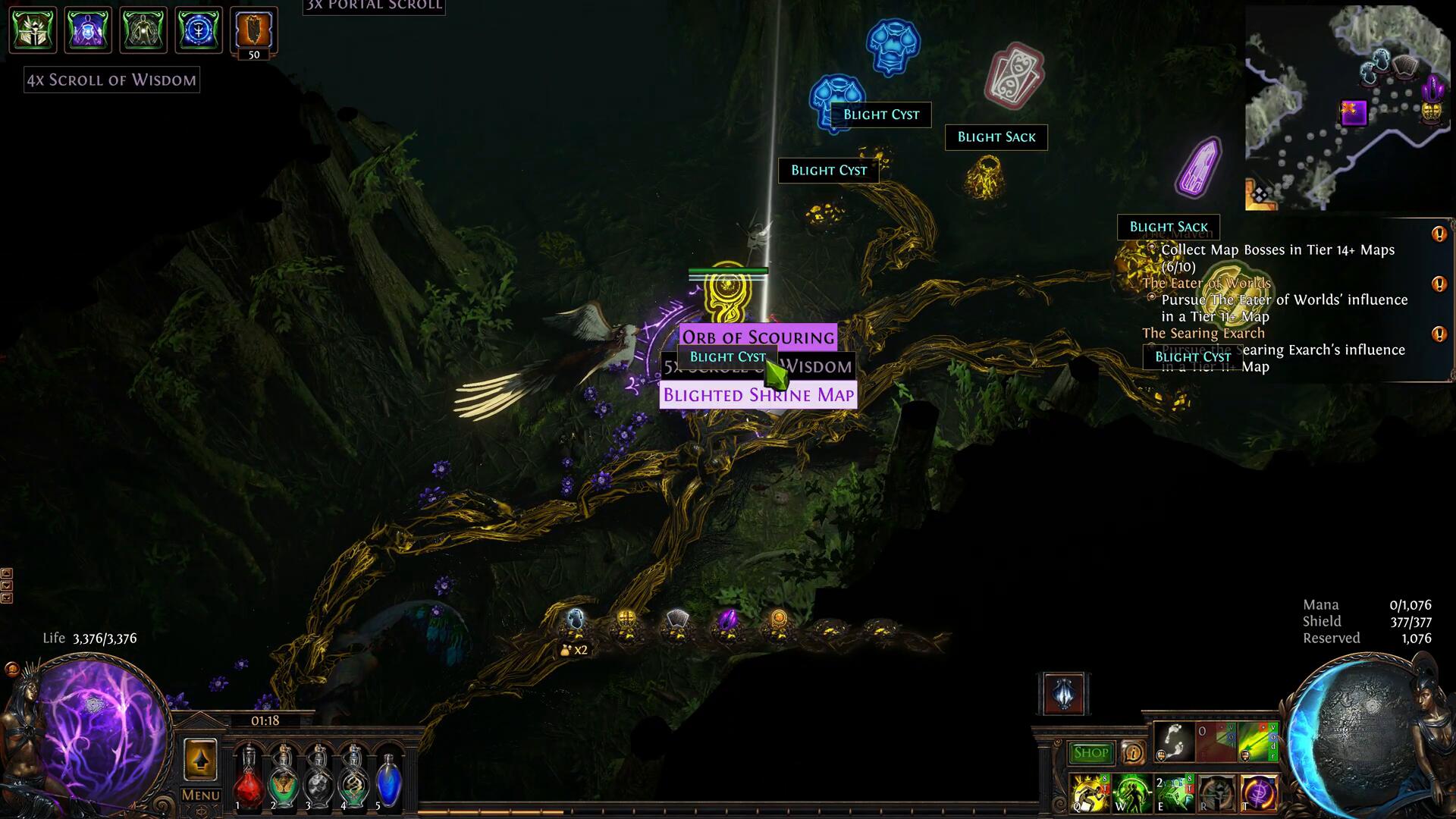This screenshot has width=1456, height=819.
Task: Open the Menu button
Action: [200, 795]
